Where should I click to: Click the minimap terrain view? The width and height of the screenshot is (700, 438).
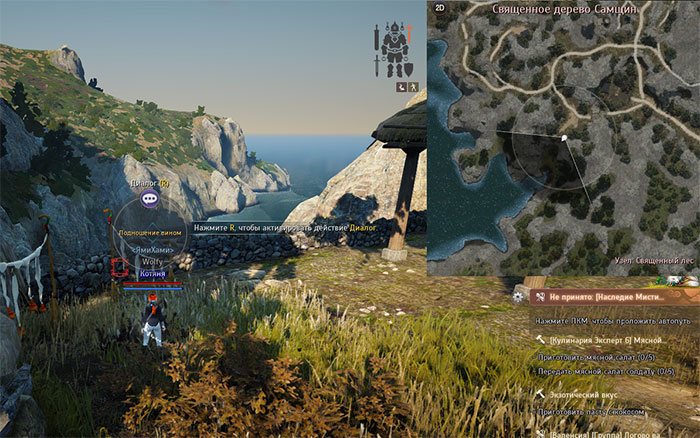(563, 140)
